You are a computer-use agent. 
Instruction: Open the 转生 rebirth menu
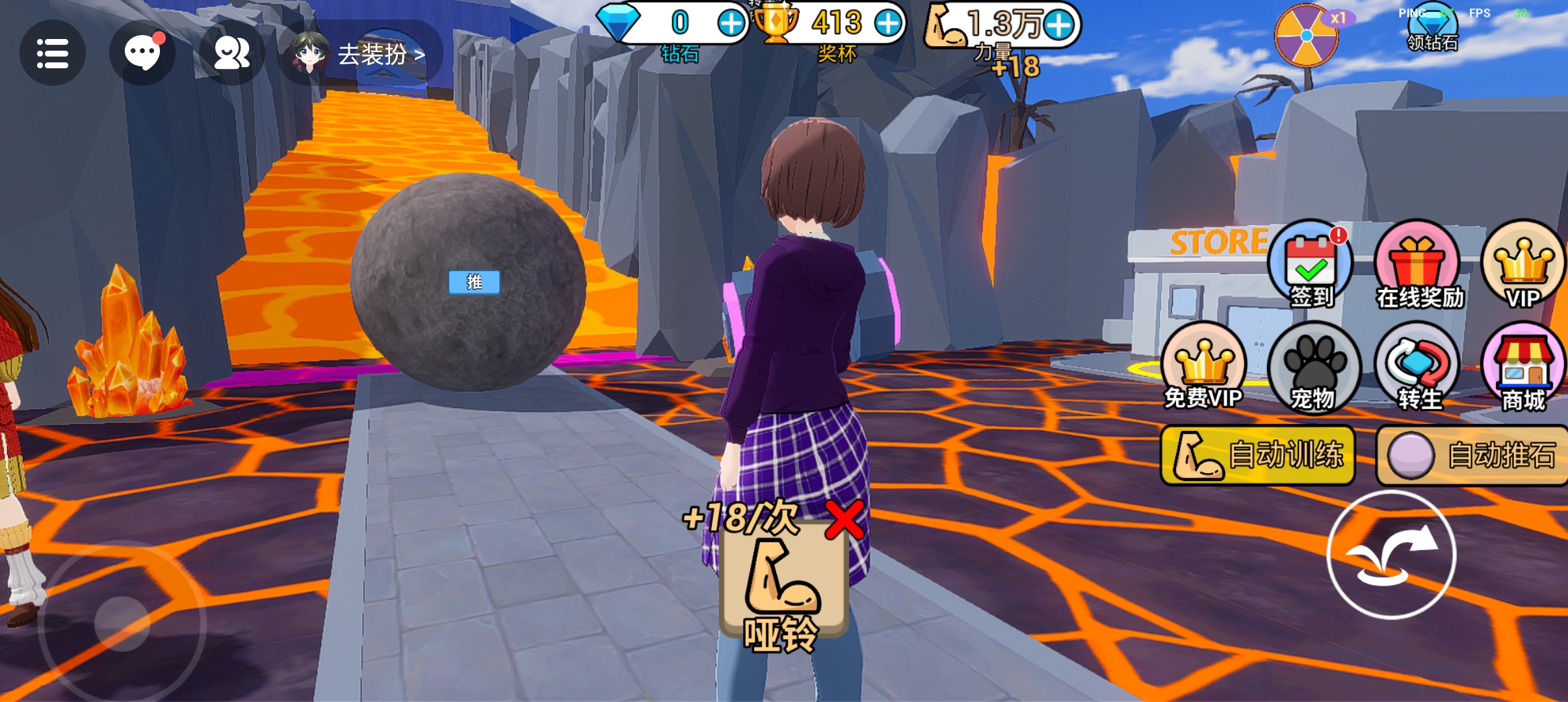tap(1418, 367)
